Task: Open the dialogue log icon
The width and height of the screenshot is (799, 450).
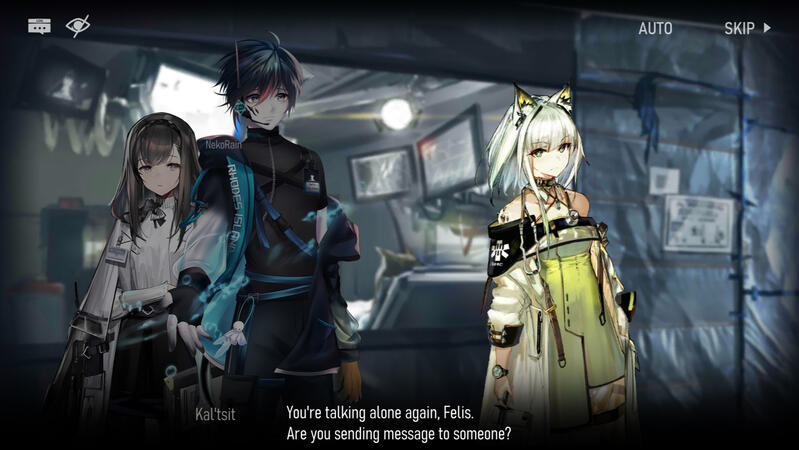Action: 39,26
